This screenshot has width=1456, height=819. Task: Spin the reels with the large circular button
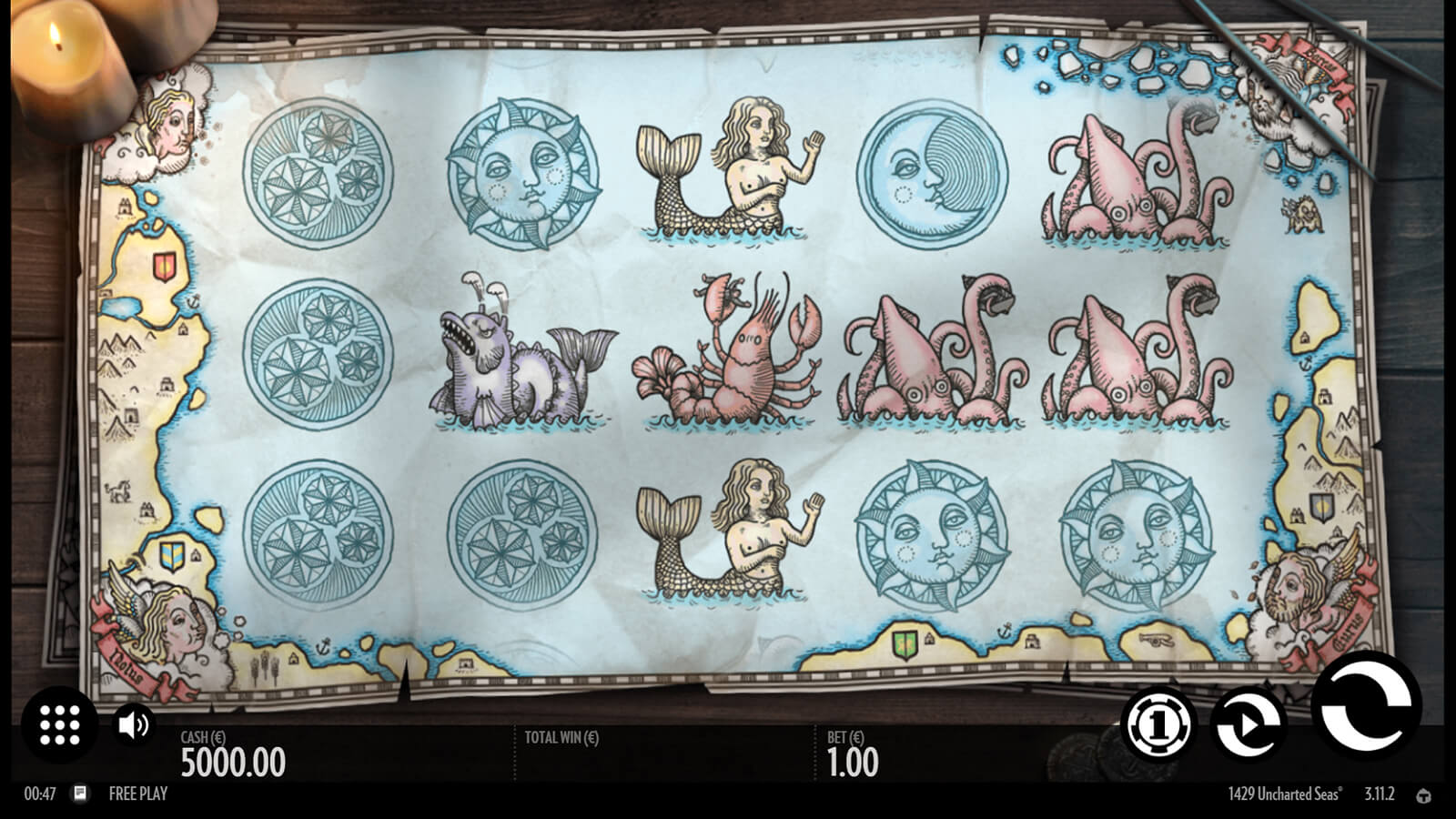pos(1365,707)
